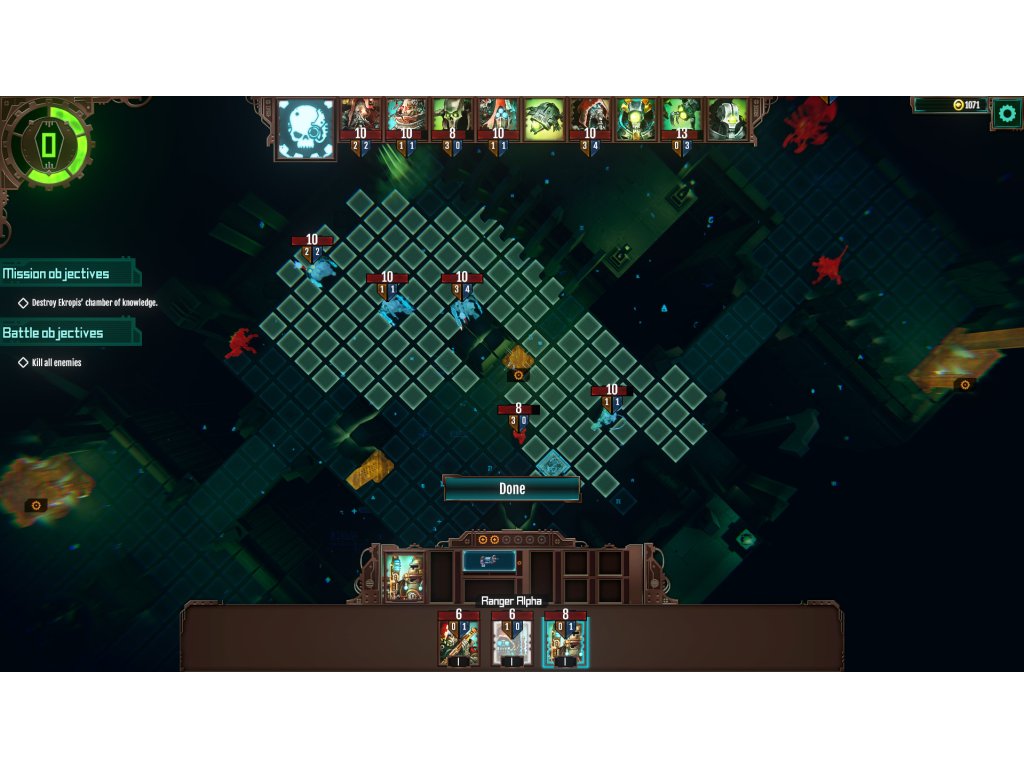Click the Ranger Alpha portrait in the panel
The width and height of the screenshot is (1024, 768).
(405, 577)
